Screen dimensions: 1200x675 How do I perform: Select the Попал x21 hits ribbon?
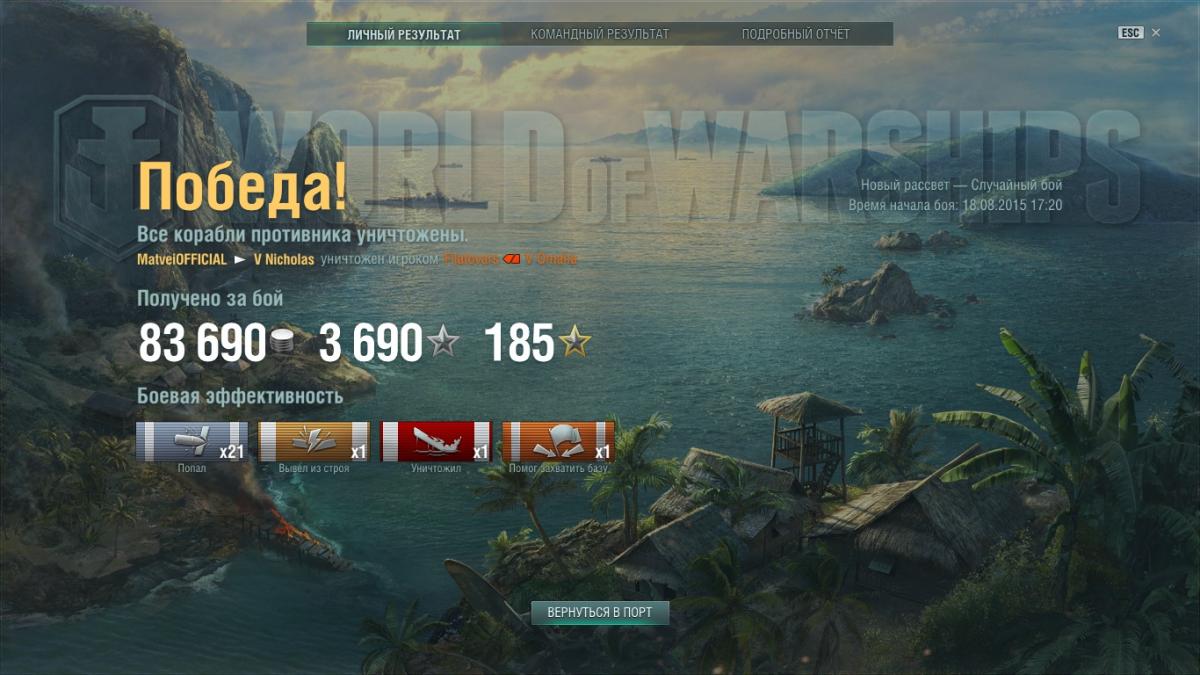coord(192,442)
